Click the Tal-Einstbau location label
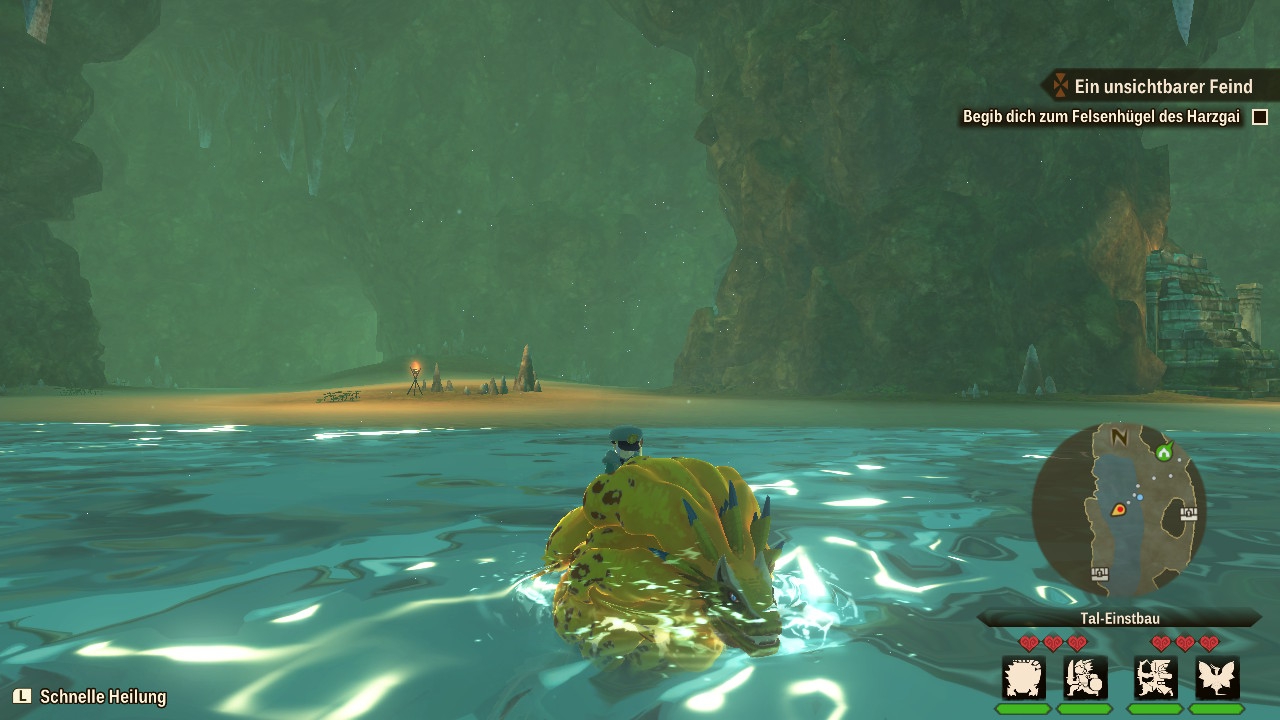The width and height of the screenshot is (1280, 720). tap(1118, 619)
